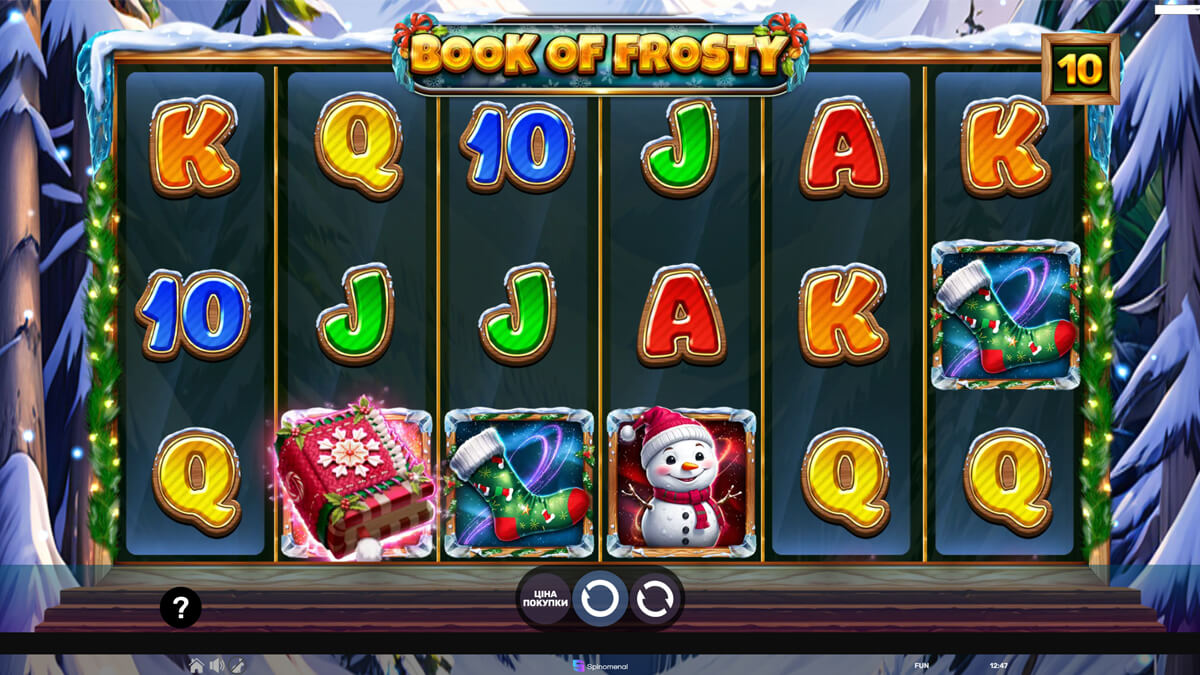Click the crossed-out circle icon beside speaker
The image size is (1200, 675).
(x=238, y=665)
